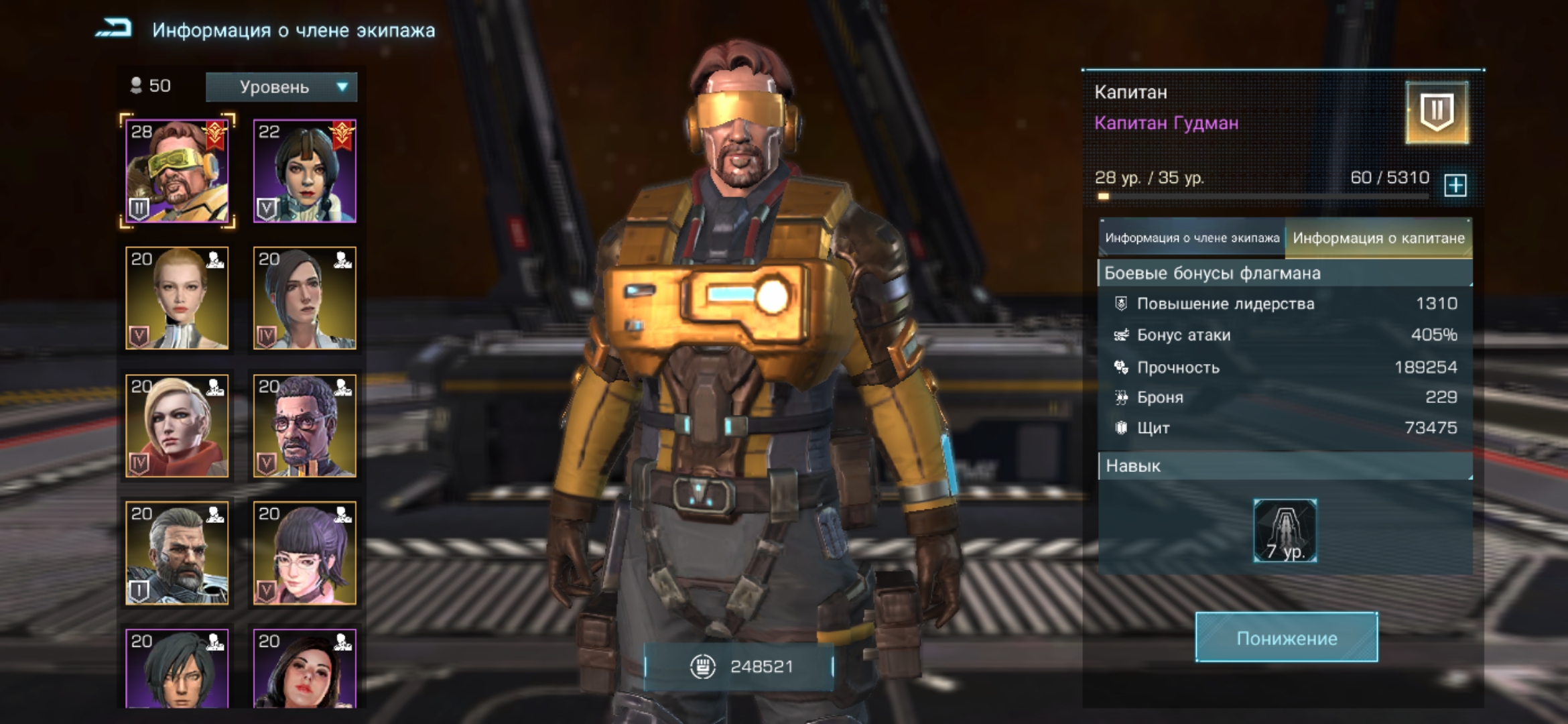Pick the purple-haired girl with glasses portrait

pyautogui.click(x=305, y=553)
